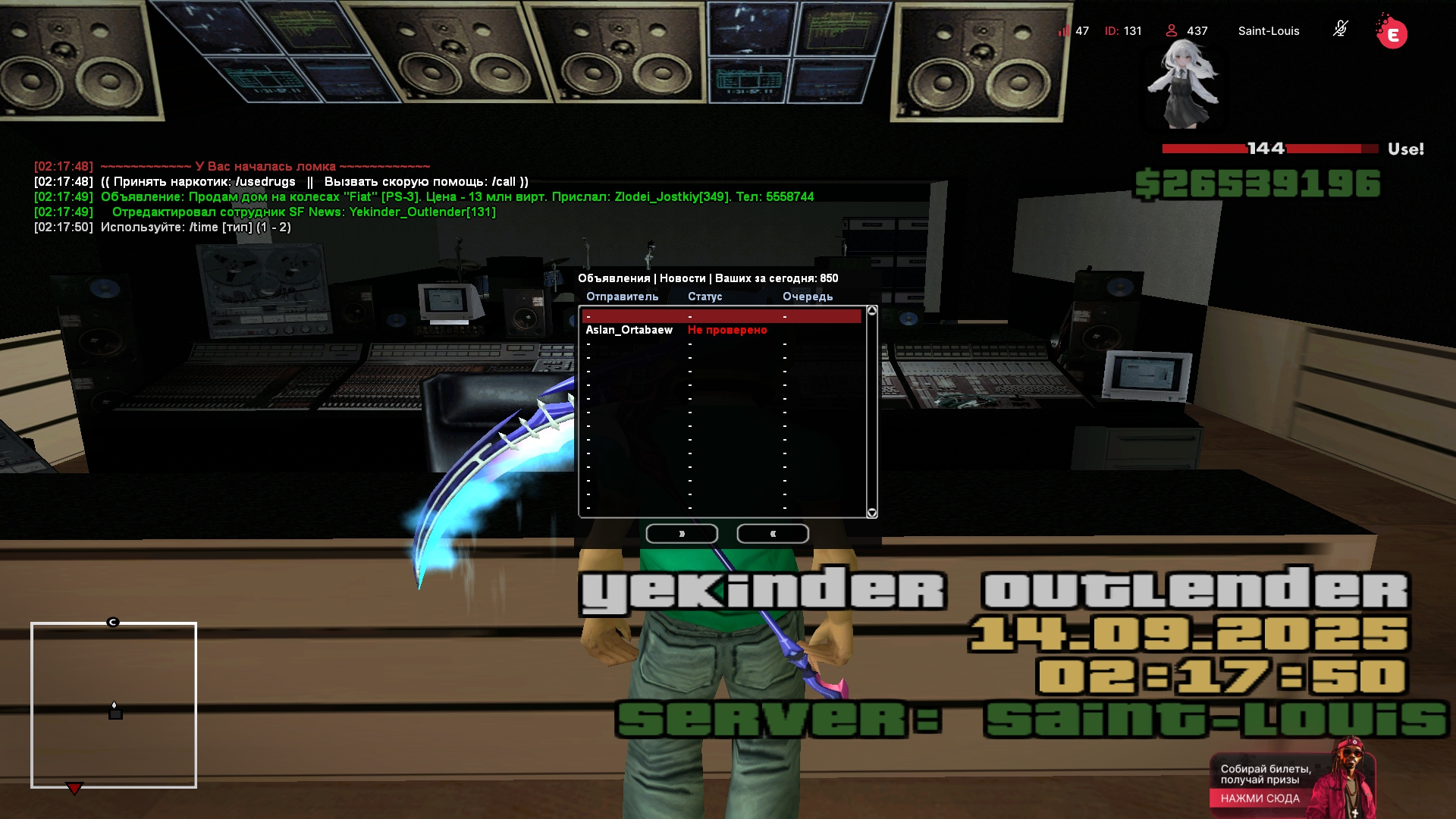Click the online players count icon
The height and width of the screenshot is (819, 1456).
pyautogui.click(x=1172, y=30)
